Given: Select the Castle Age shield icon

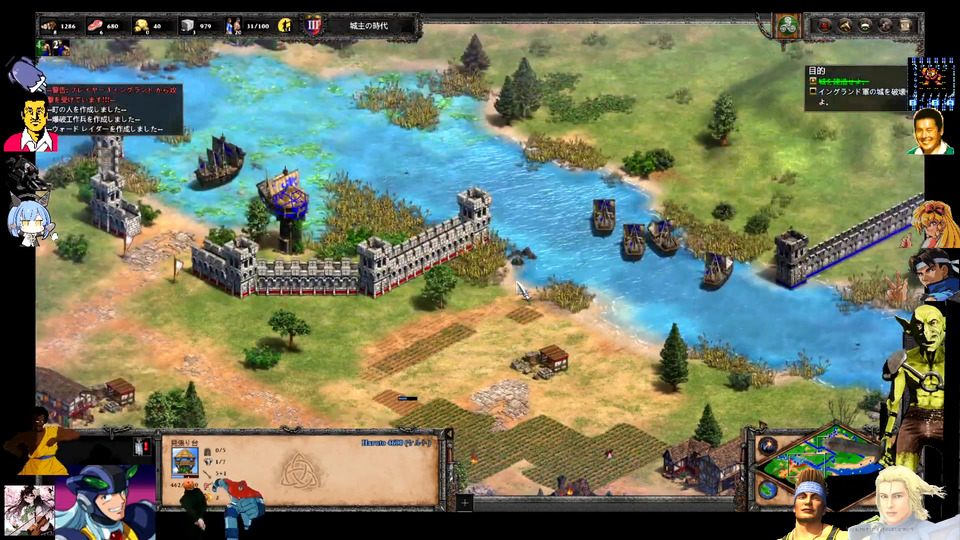Looking at the screenshot, I should (x=313, y=25).
